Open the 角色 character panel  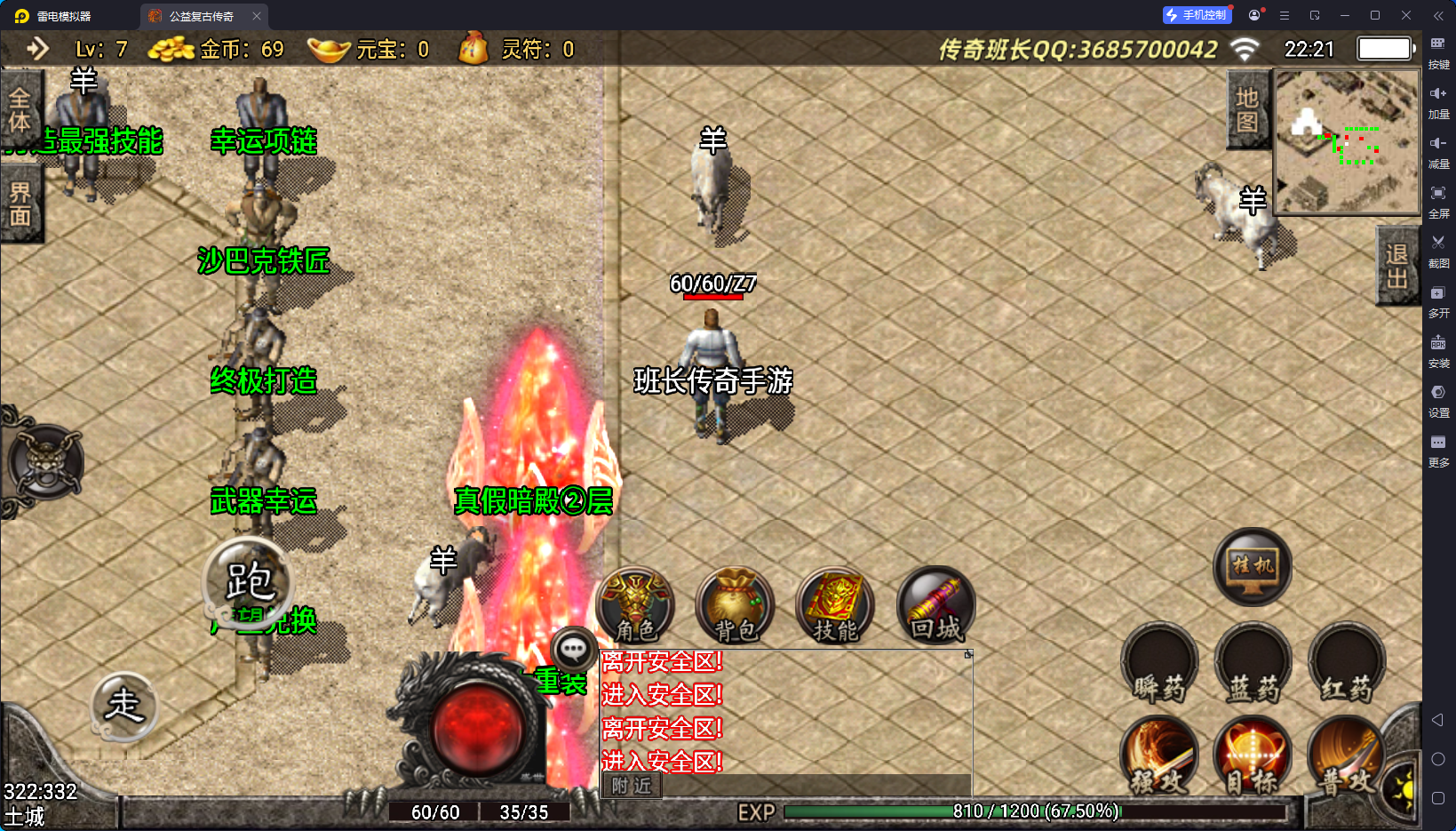(x=635, y=605)
